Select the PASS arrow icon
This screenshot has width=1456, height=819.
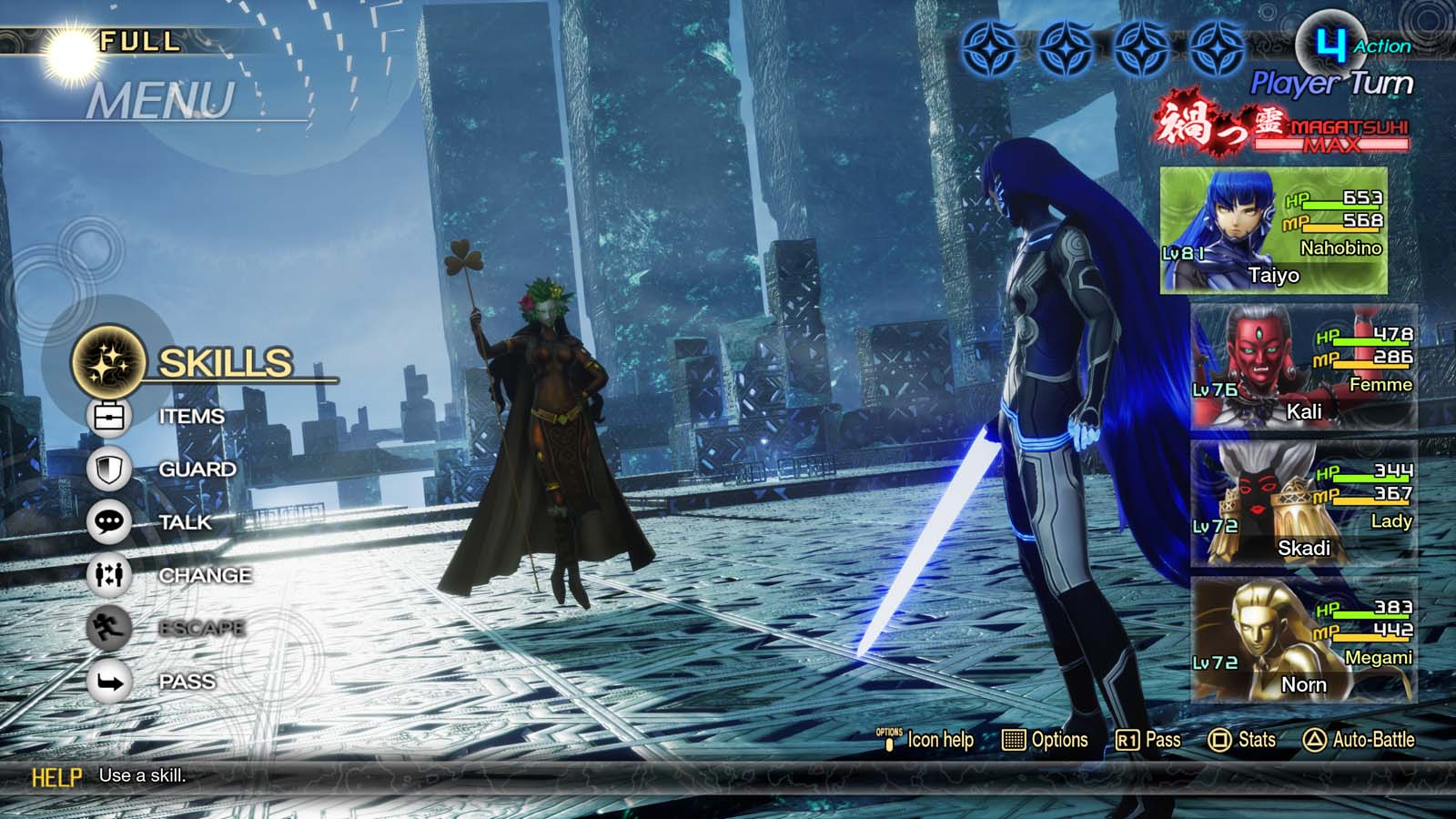point(108,680)
